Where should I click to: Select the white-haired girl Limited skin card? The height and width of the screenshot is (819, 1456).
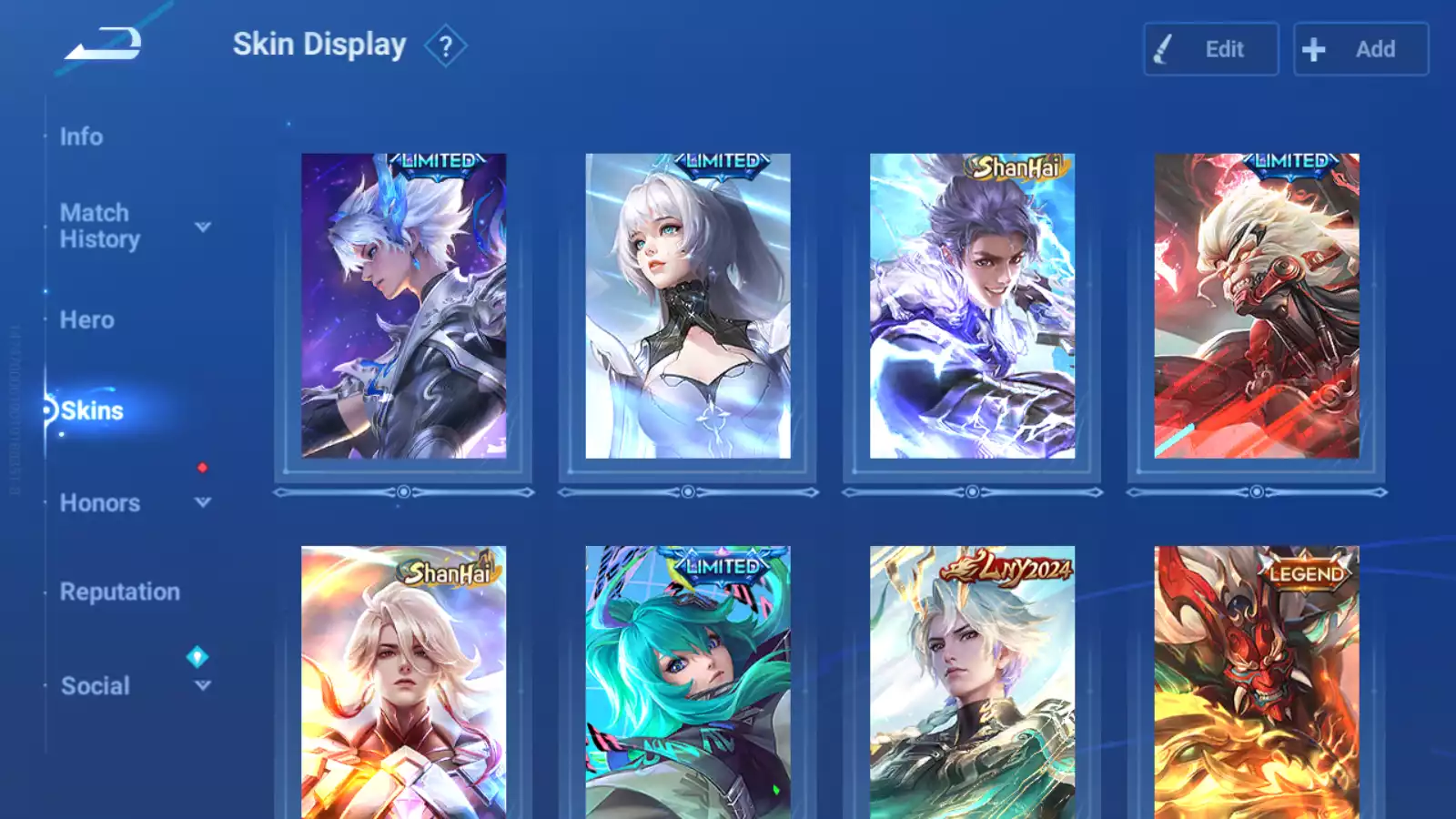[x=688, y=306]
